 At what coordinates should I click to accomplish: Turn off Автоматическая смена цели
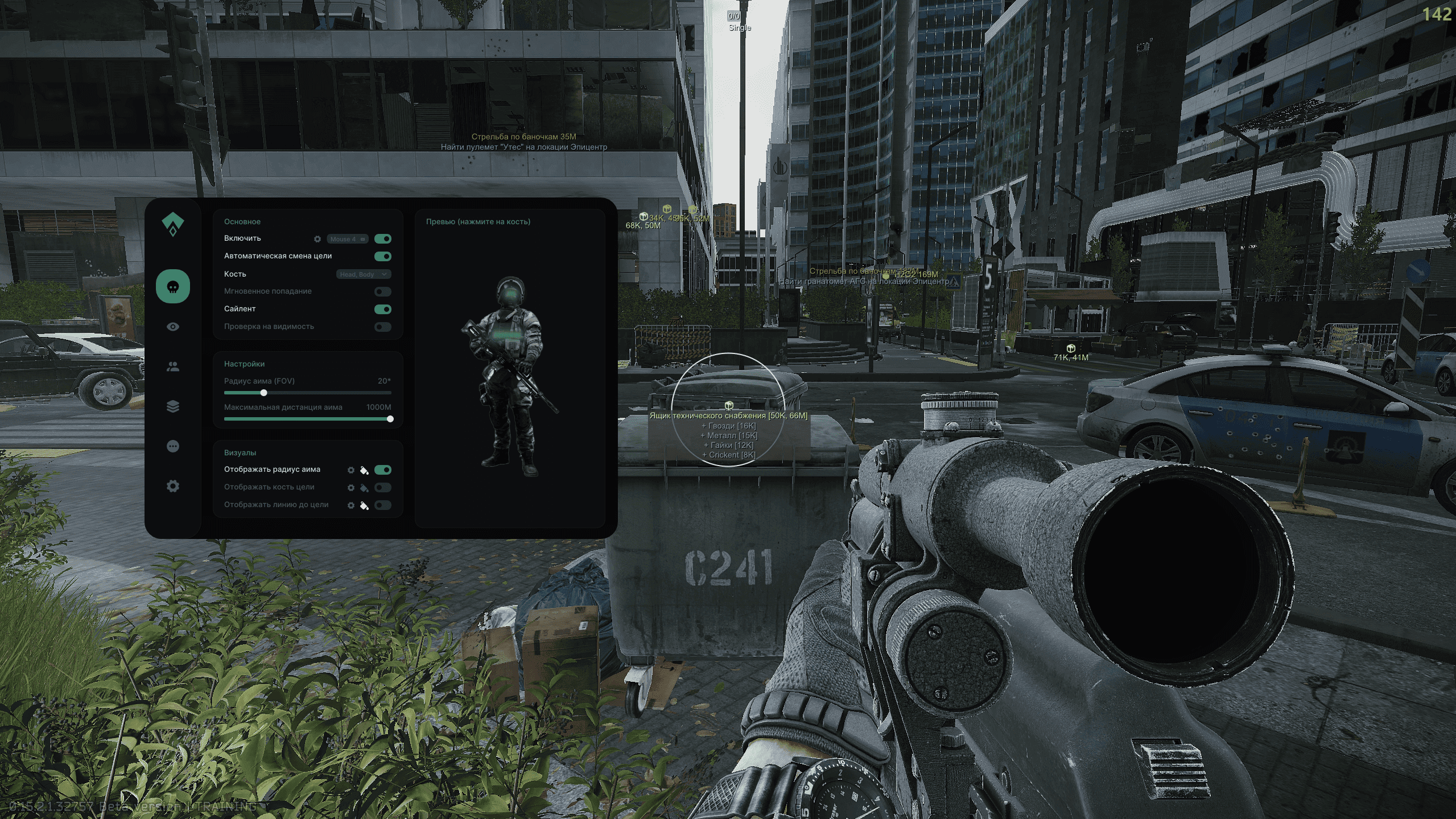point(382,256)
